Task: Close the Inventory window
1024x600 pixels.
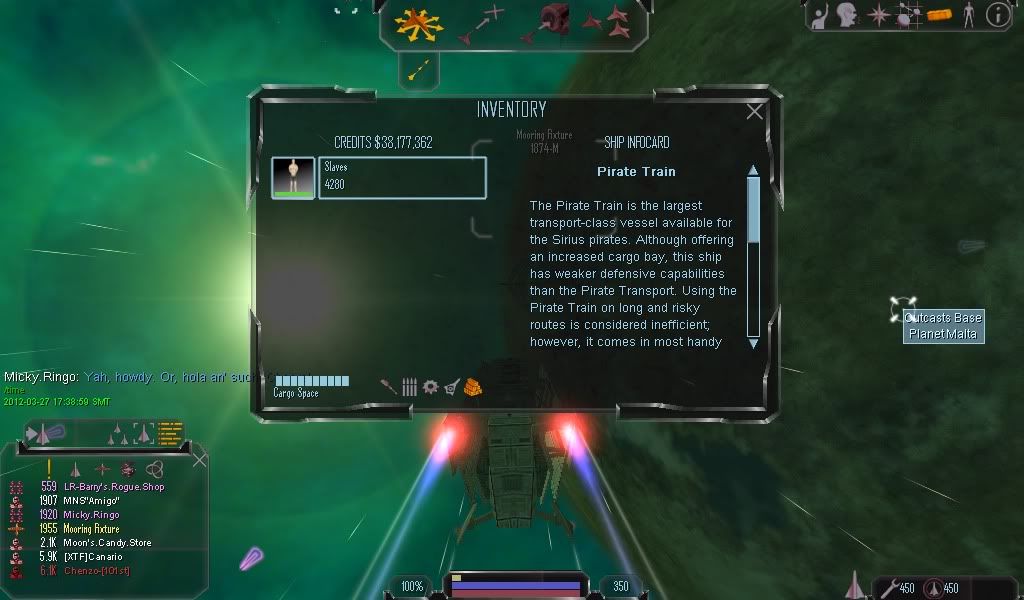Action: point(755,112)
